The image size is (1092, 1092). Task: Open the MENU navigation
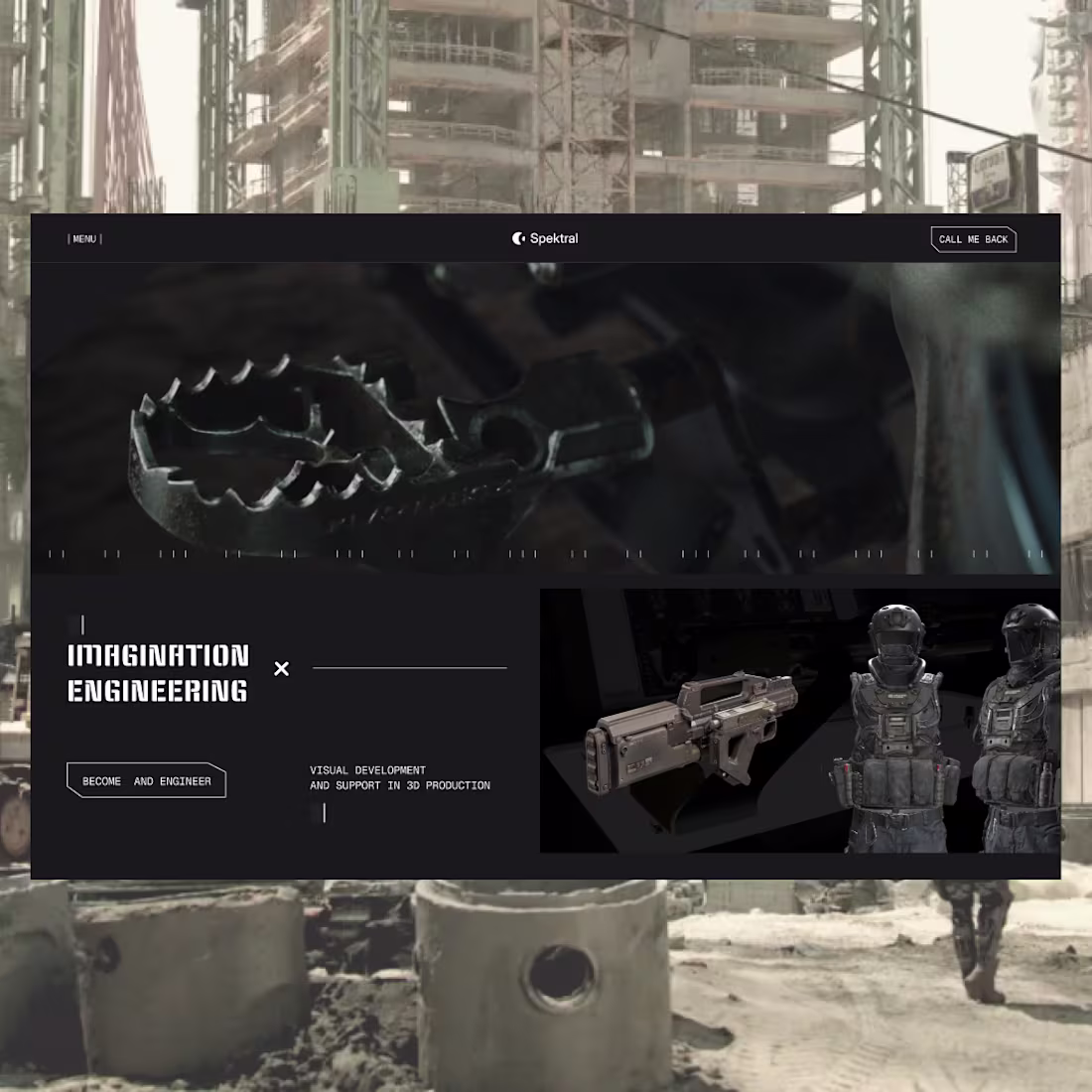pyautogui.click(x=84, y=239)
